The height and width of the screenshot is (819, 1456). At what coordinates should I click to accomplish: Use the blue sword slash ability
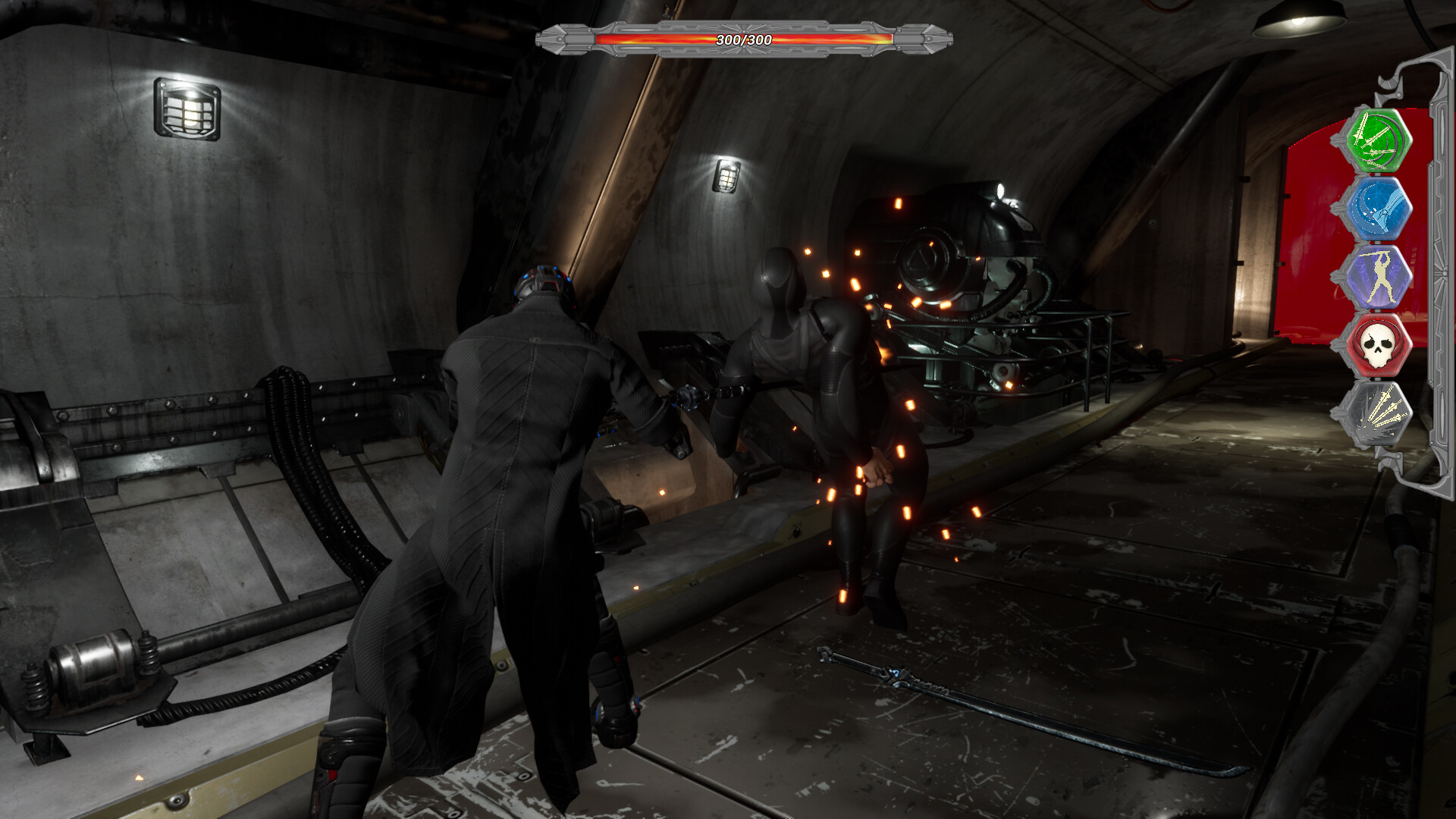point(1379,208)
